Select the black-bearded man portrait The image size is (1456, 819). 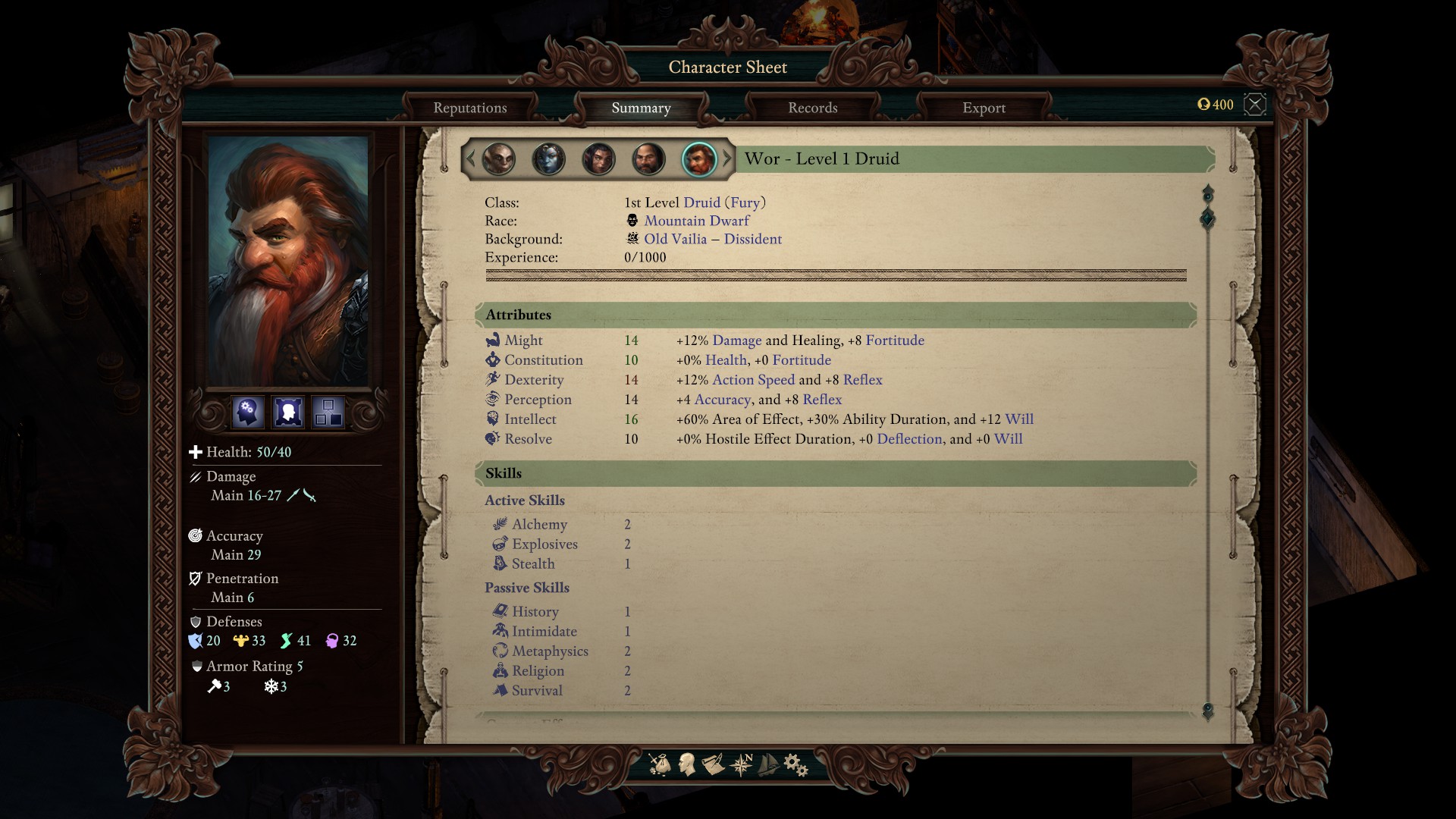(x=648, y=159)
